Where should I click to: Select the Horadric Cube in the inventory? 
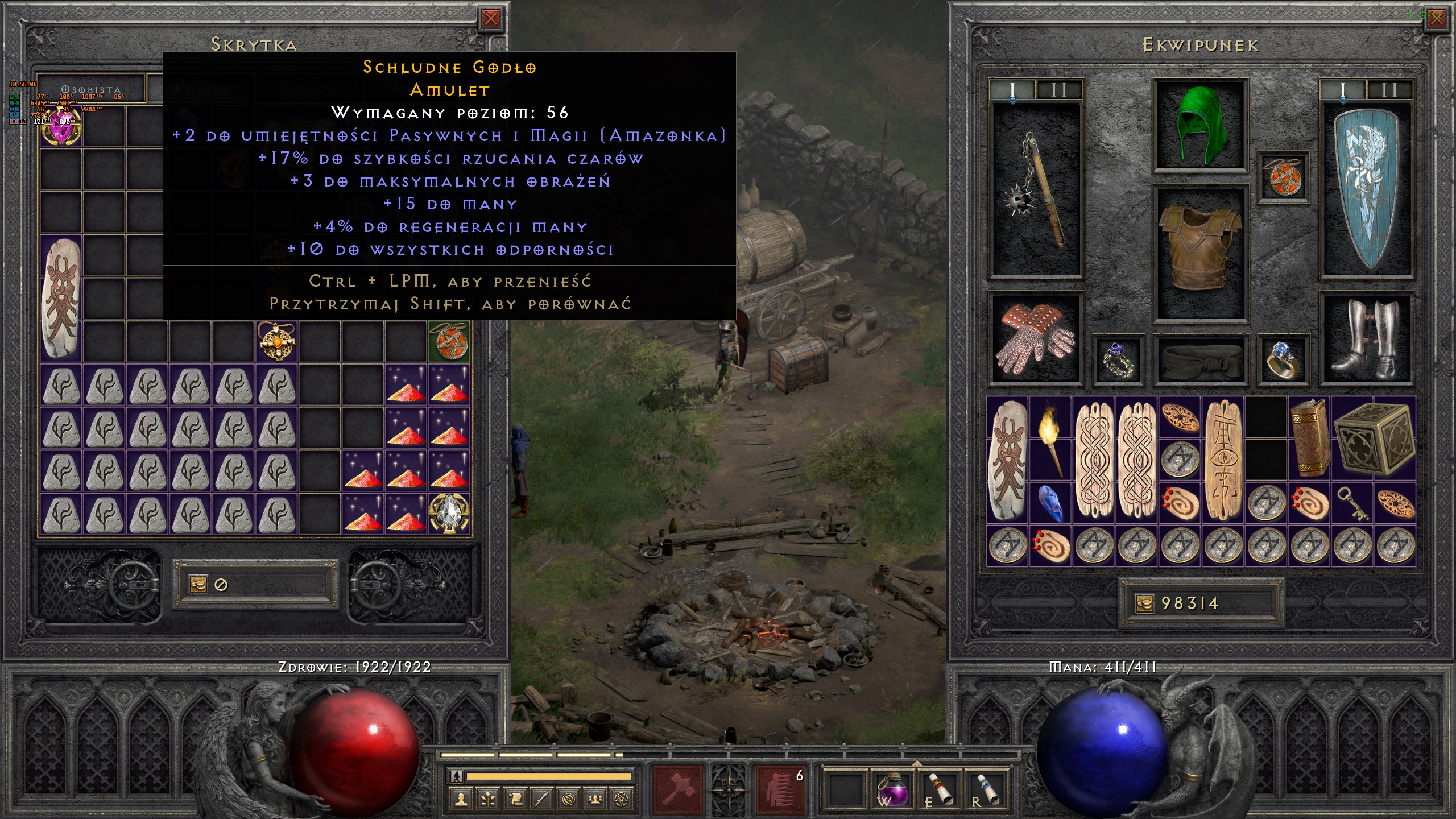click(x=1374, y=438)
